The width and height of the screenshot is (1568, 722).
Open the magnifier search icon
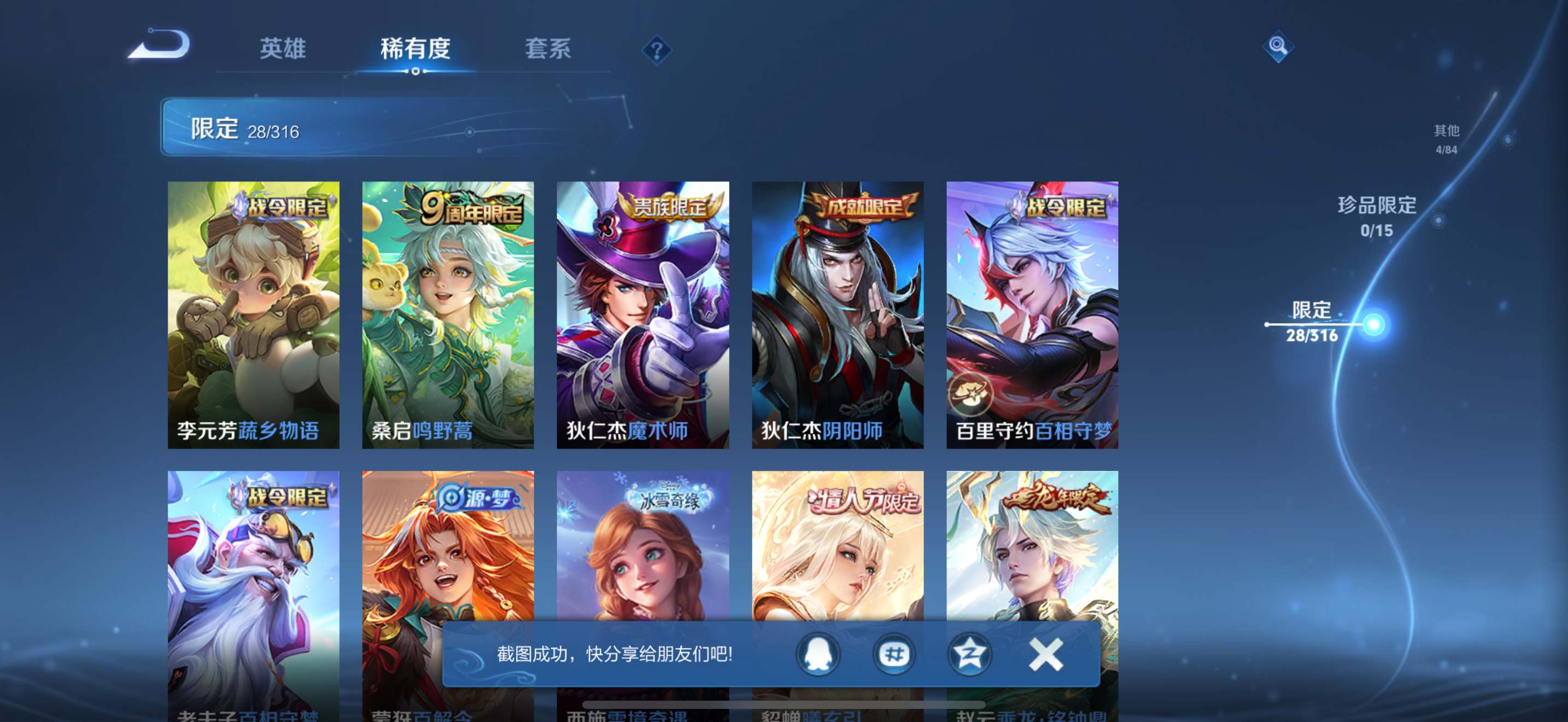pos(1278,46)
